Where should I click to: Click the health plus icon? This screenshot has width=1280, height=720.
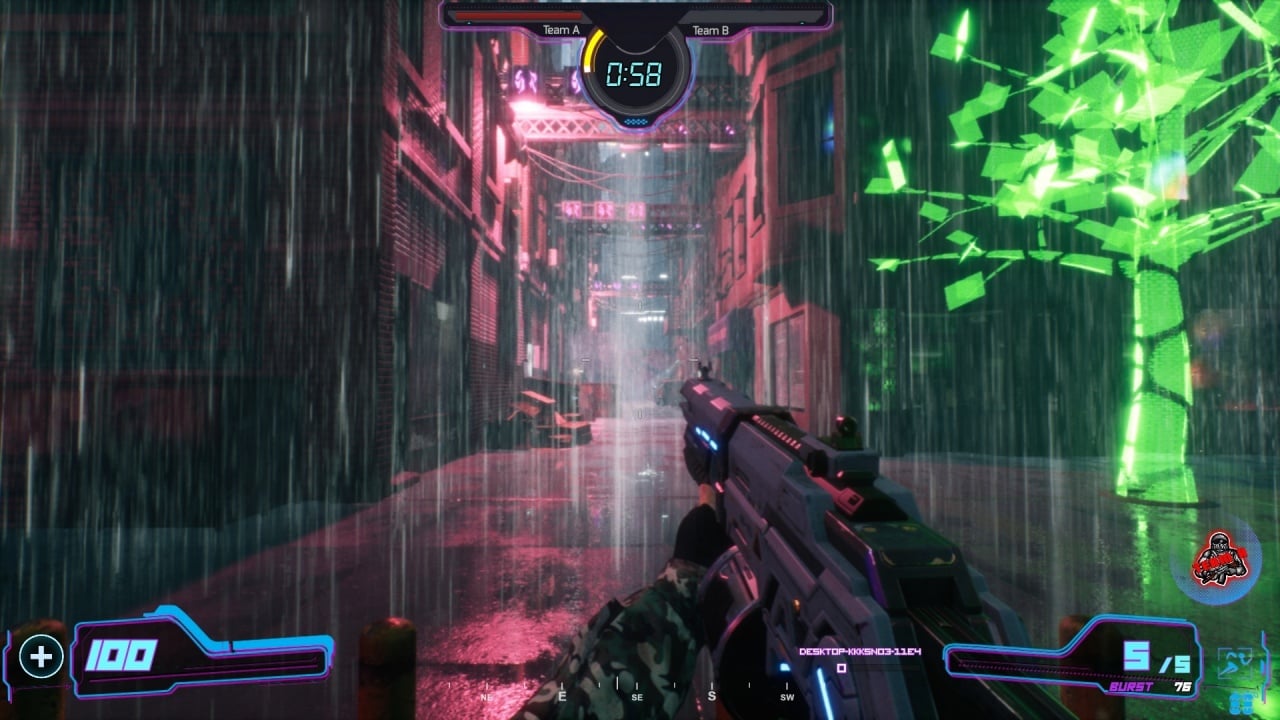(41, 657)
